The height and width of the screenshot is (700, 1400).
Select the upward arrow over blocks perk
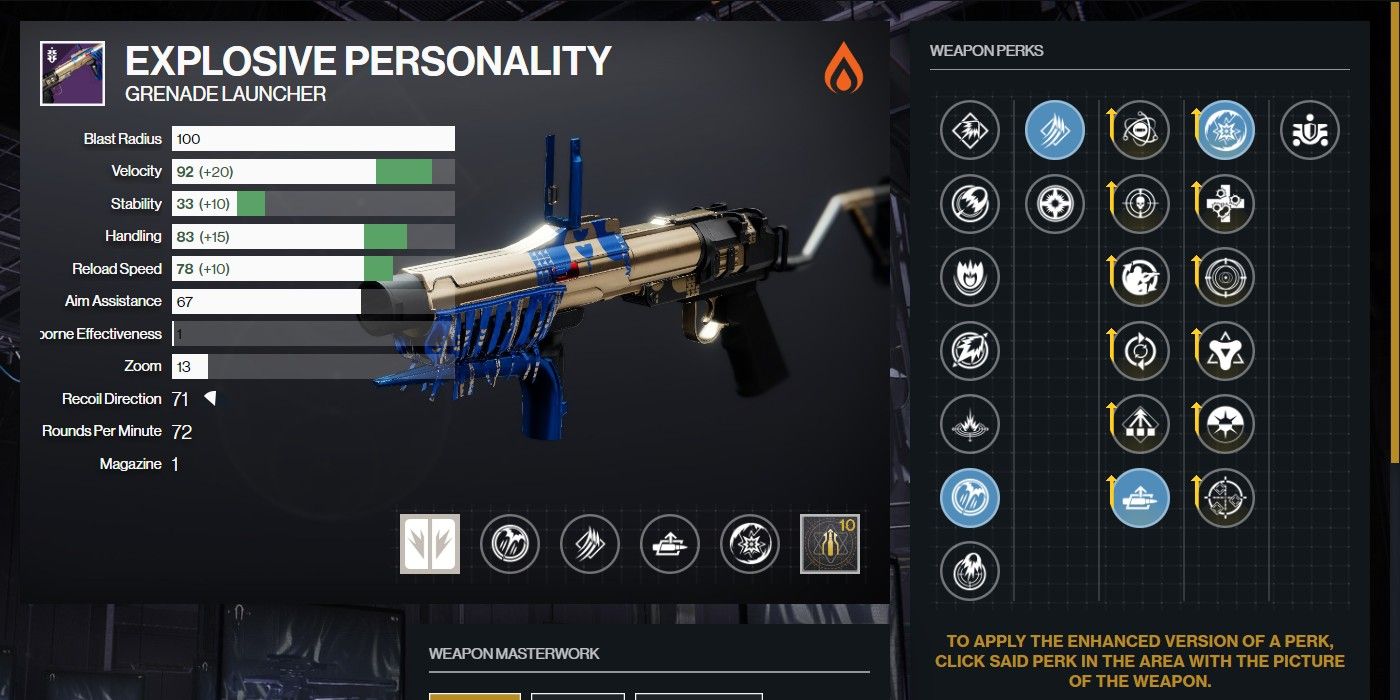pyautogui.click(x=1140, y=424)
